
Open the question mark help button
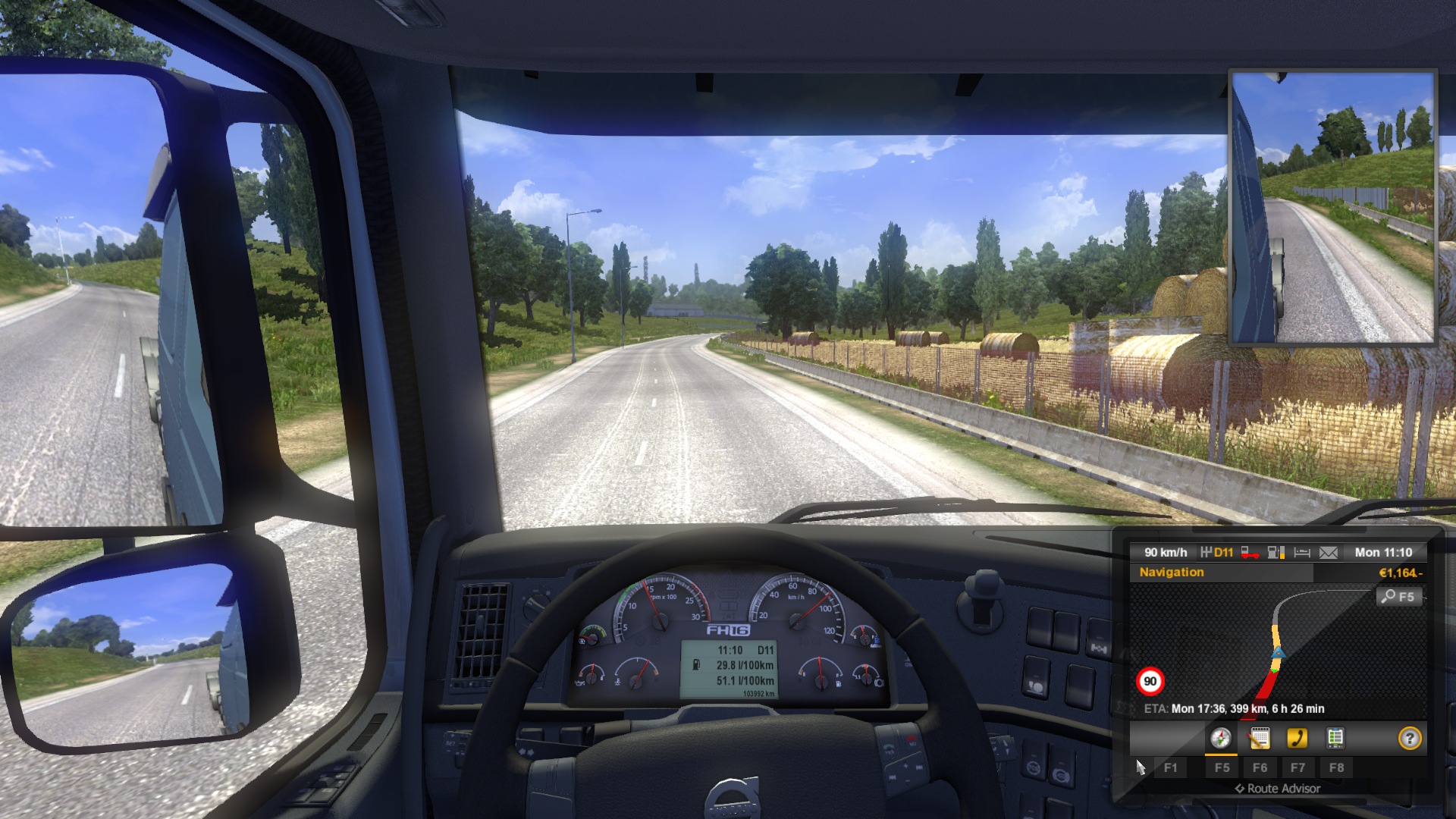click(x=1409, y=738)
